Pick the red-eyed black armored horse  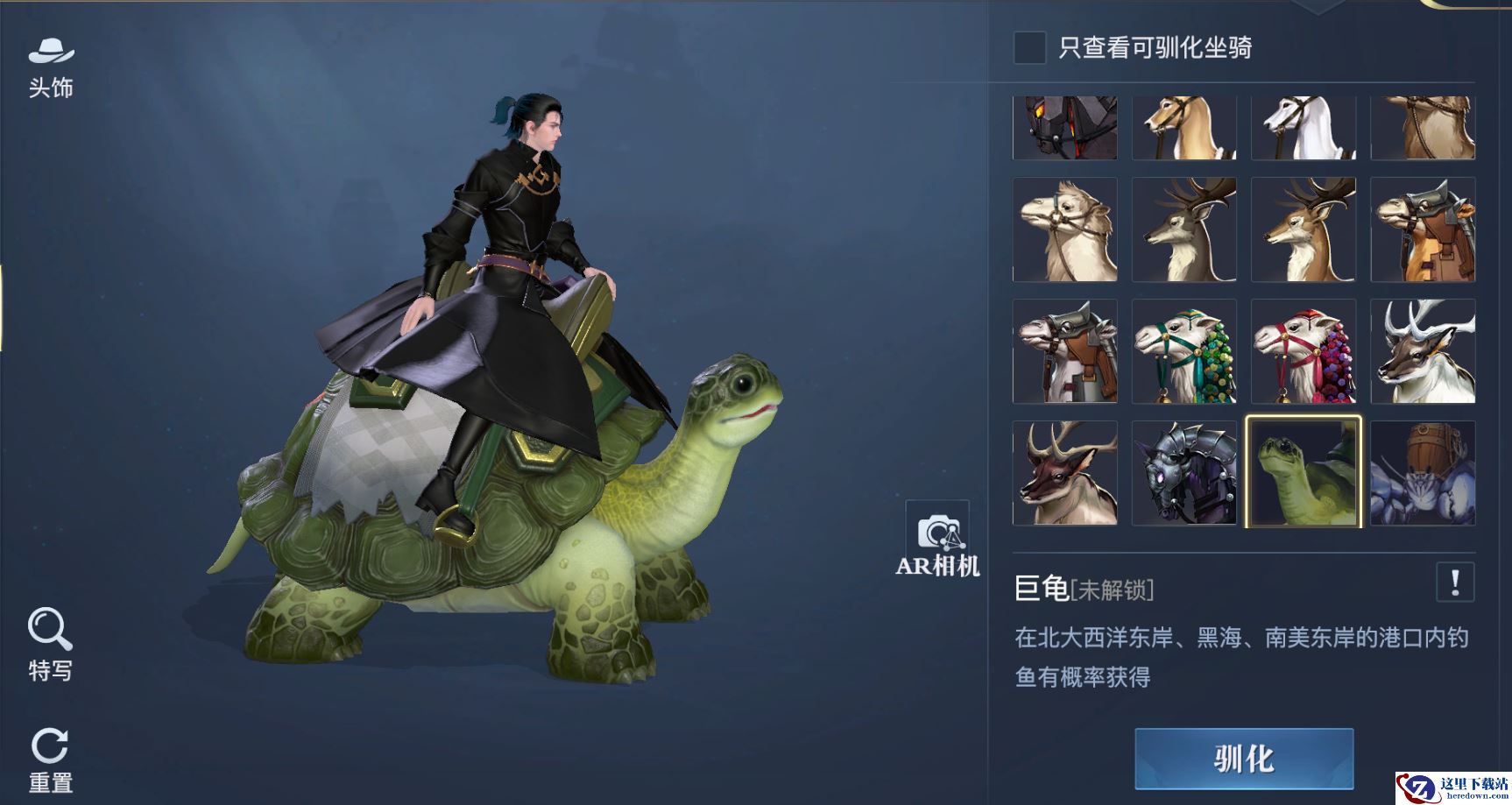1065,128
